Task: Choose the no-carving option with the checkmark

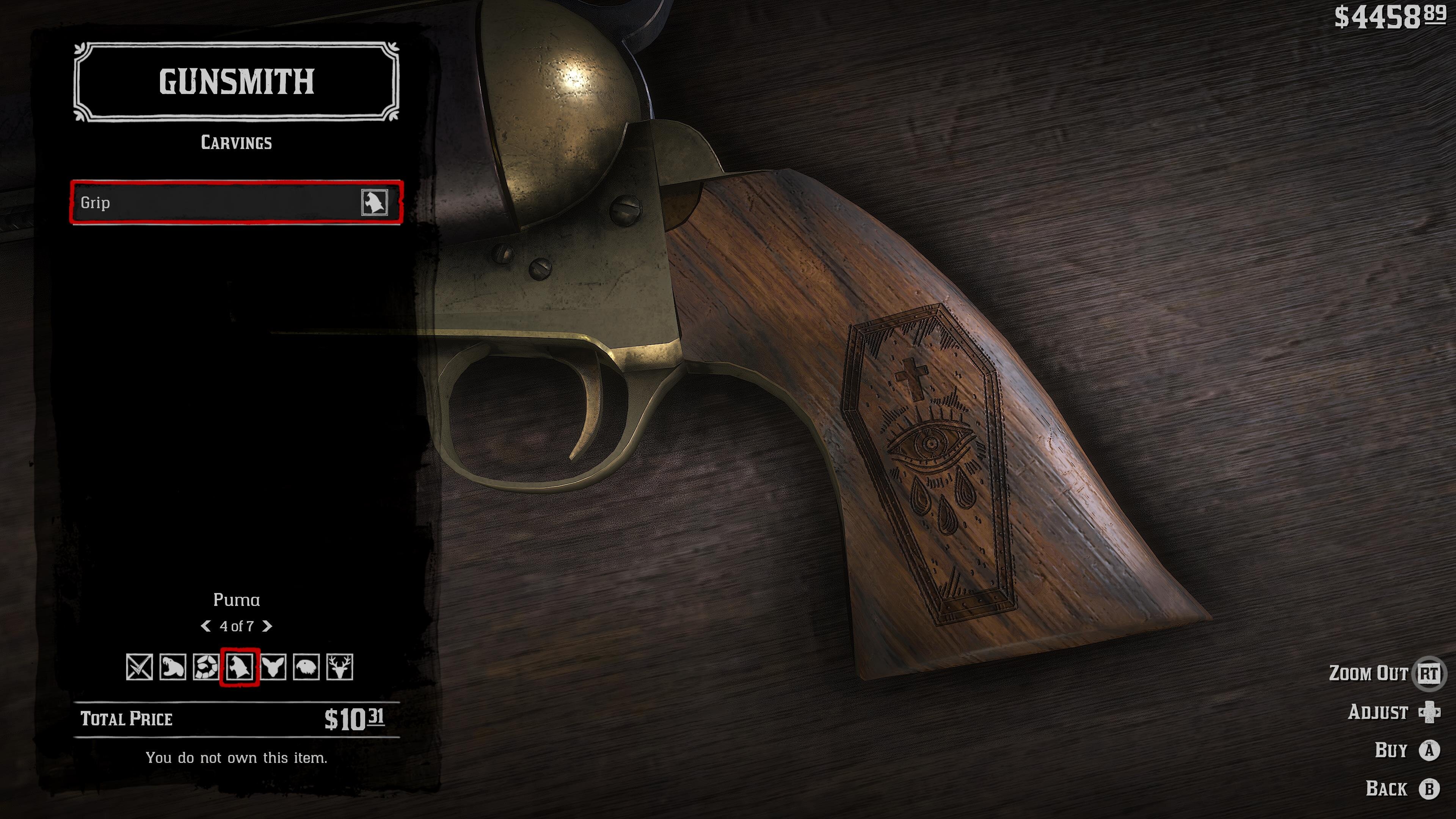Action: coord(139,667)
